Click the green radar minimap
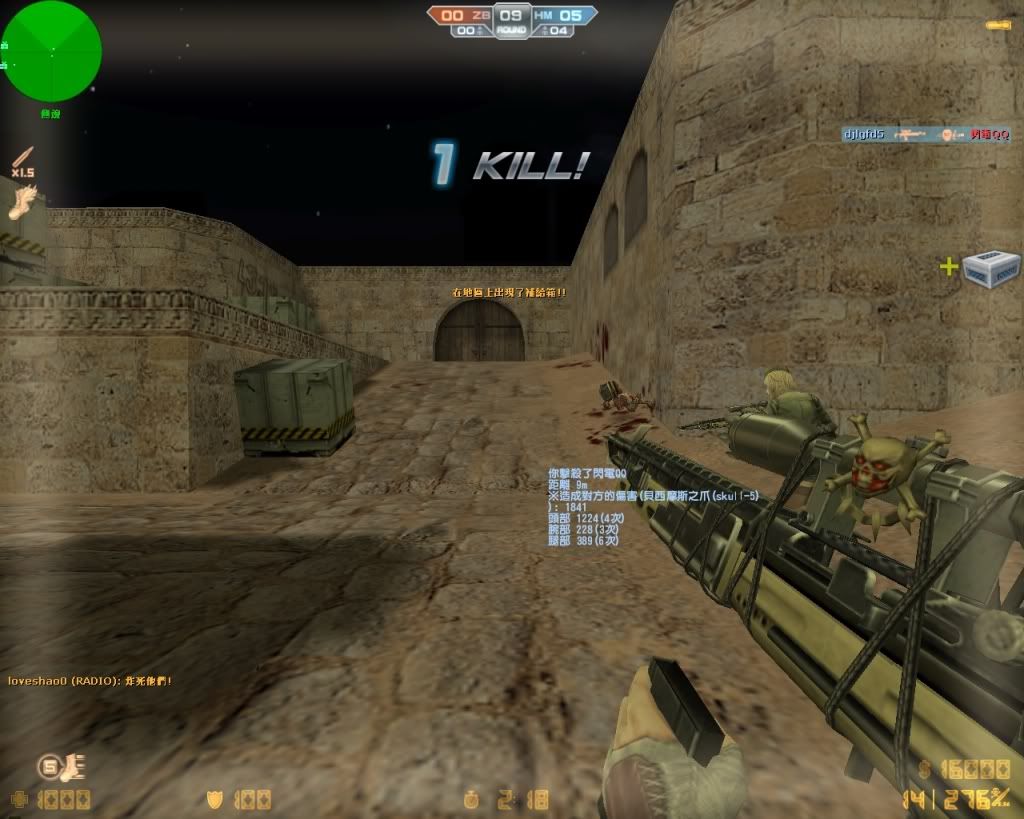Screen dimensions: 1024x819 tap(51, 50)
